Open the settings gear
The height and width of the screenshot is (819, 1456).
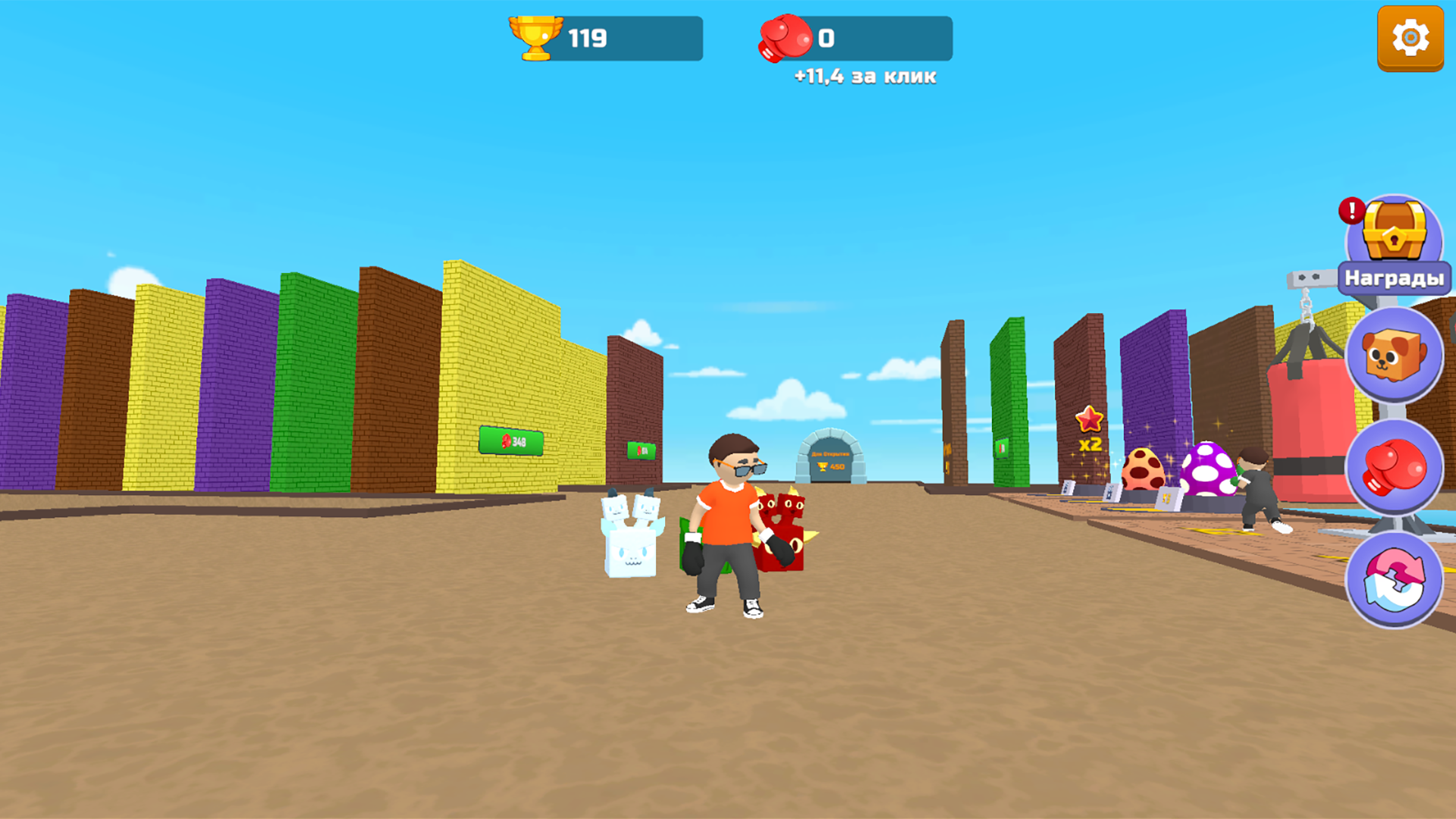(x=1410, y=36)
